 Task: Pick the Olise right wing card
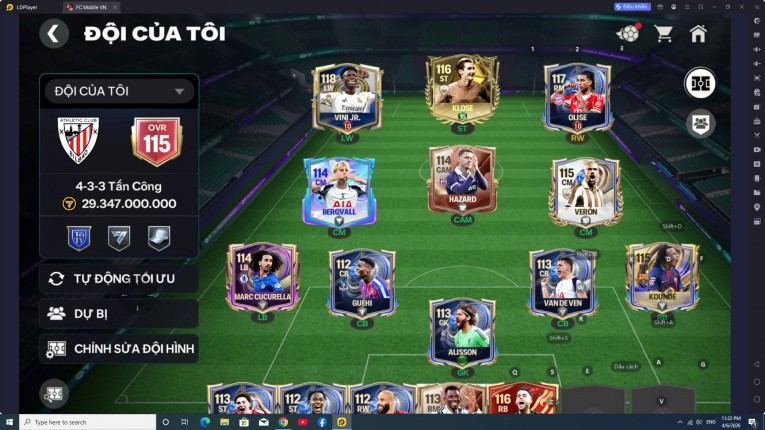[x=577, y=97]
